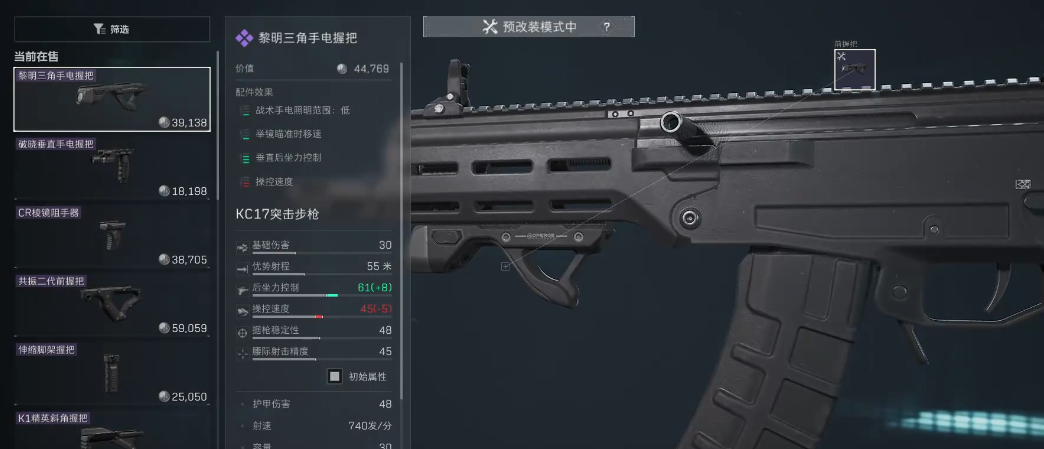Open the 筛选 filter button

(x=111, y=29)
